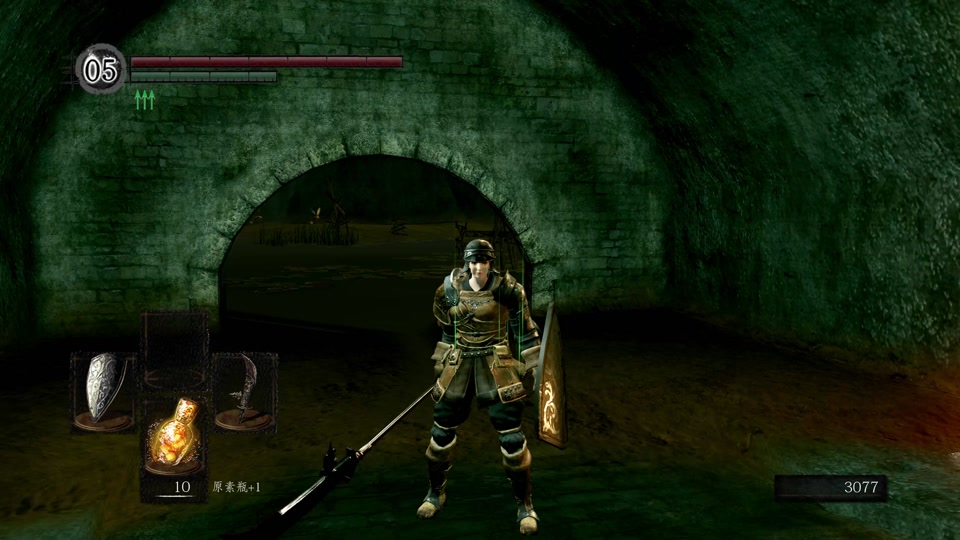960x540 pixels.
Task: Select the silver shield left-hand slot
Action: (x=103, y=391)
